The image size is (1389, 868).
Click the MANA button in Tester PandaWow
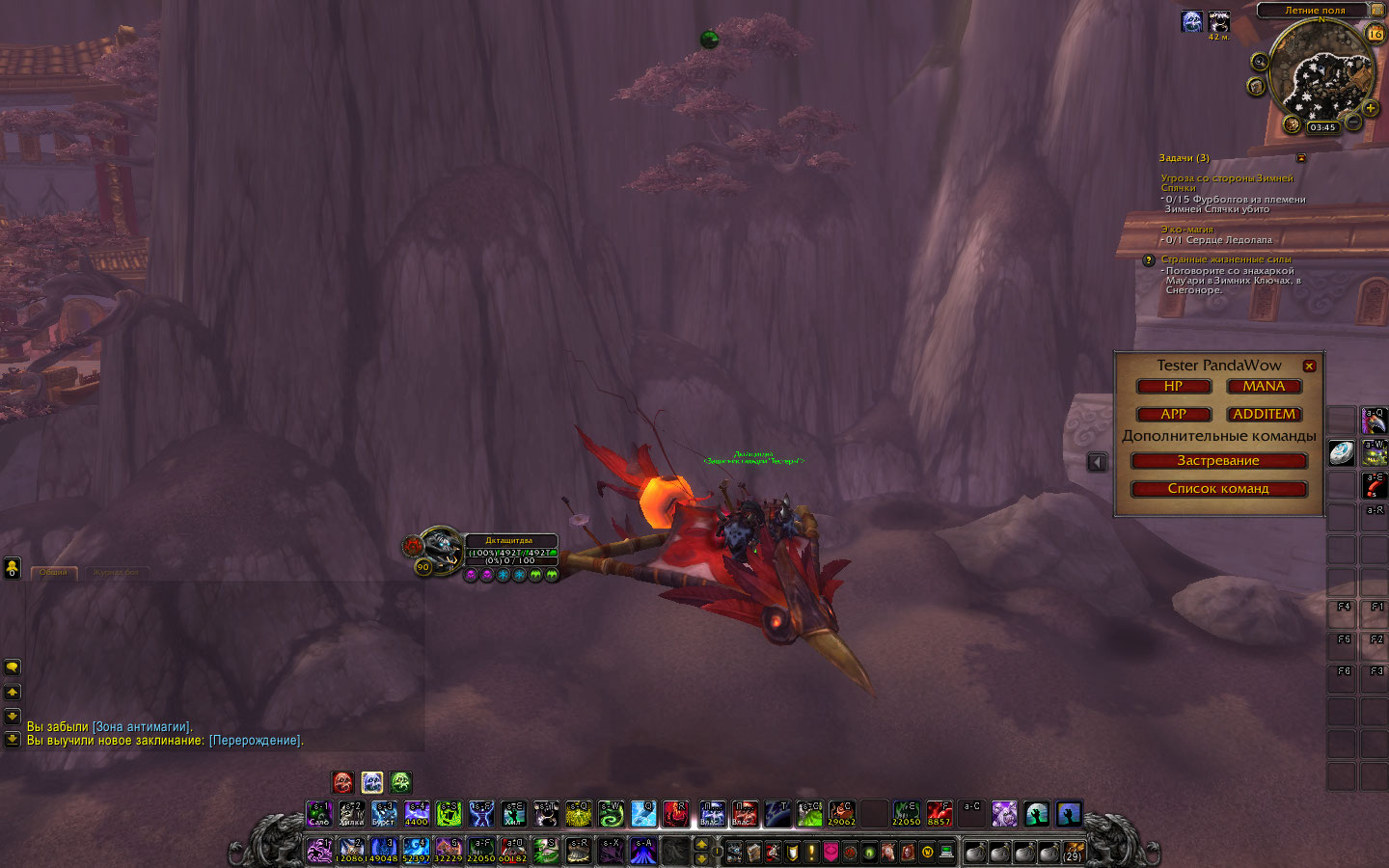pos(1264,387)
